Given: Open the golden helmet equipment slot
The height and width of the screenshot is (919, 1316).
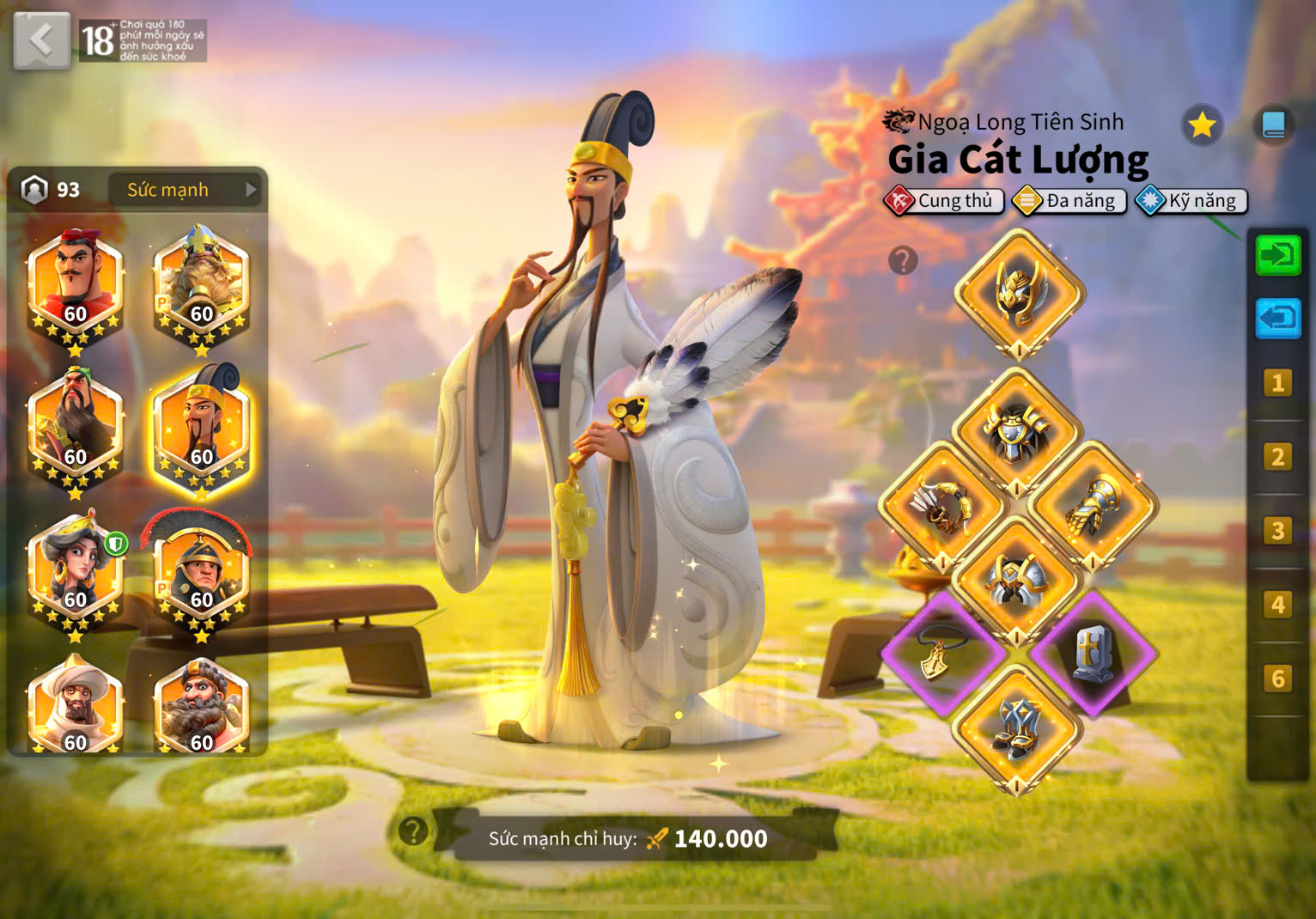Looking at the screenshot, I should [x=1019, y=294].
